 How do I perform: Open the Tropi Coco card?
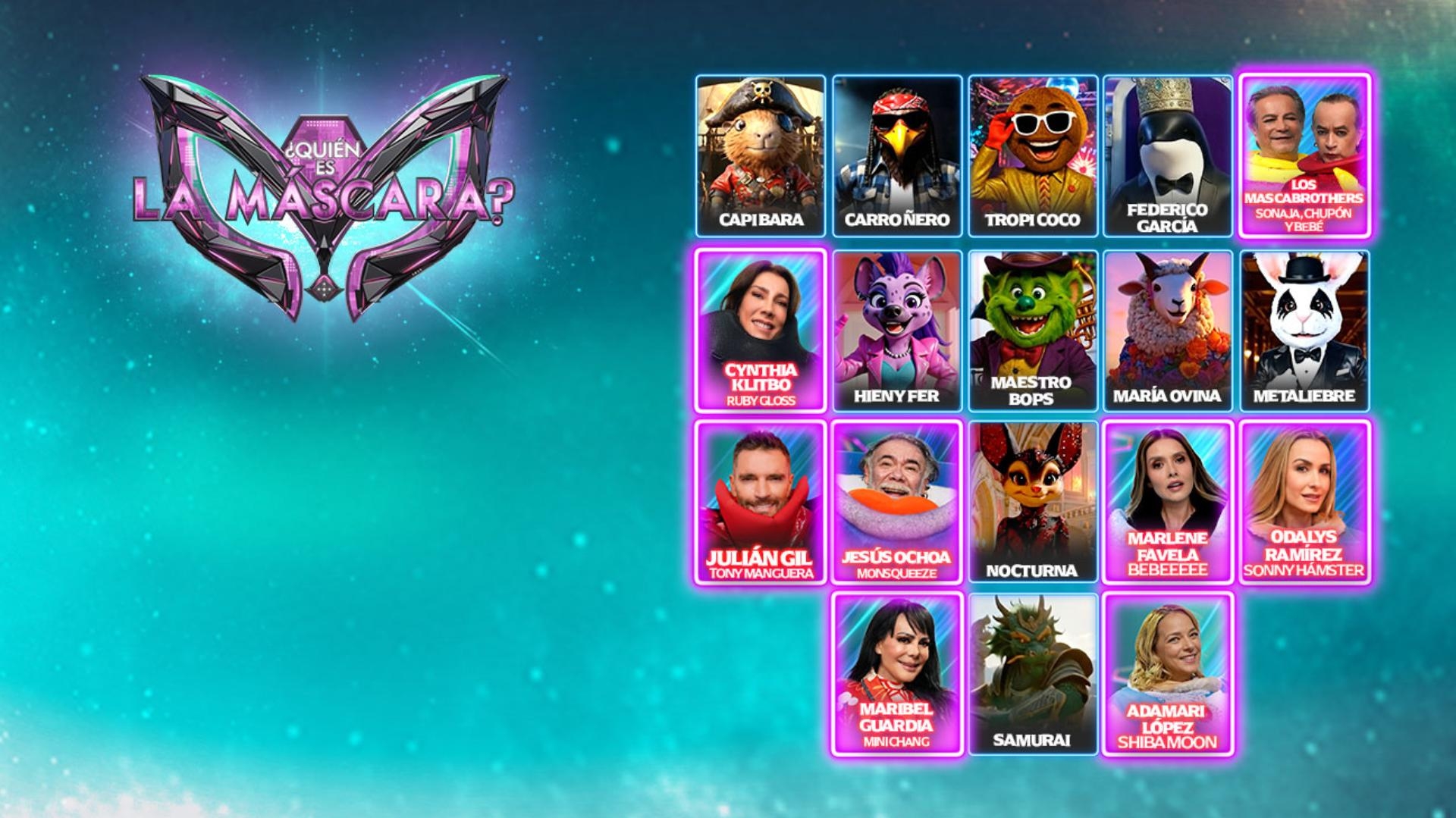[1032, 155]
